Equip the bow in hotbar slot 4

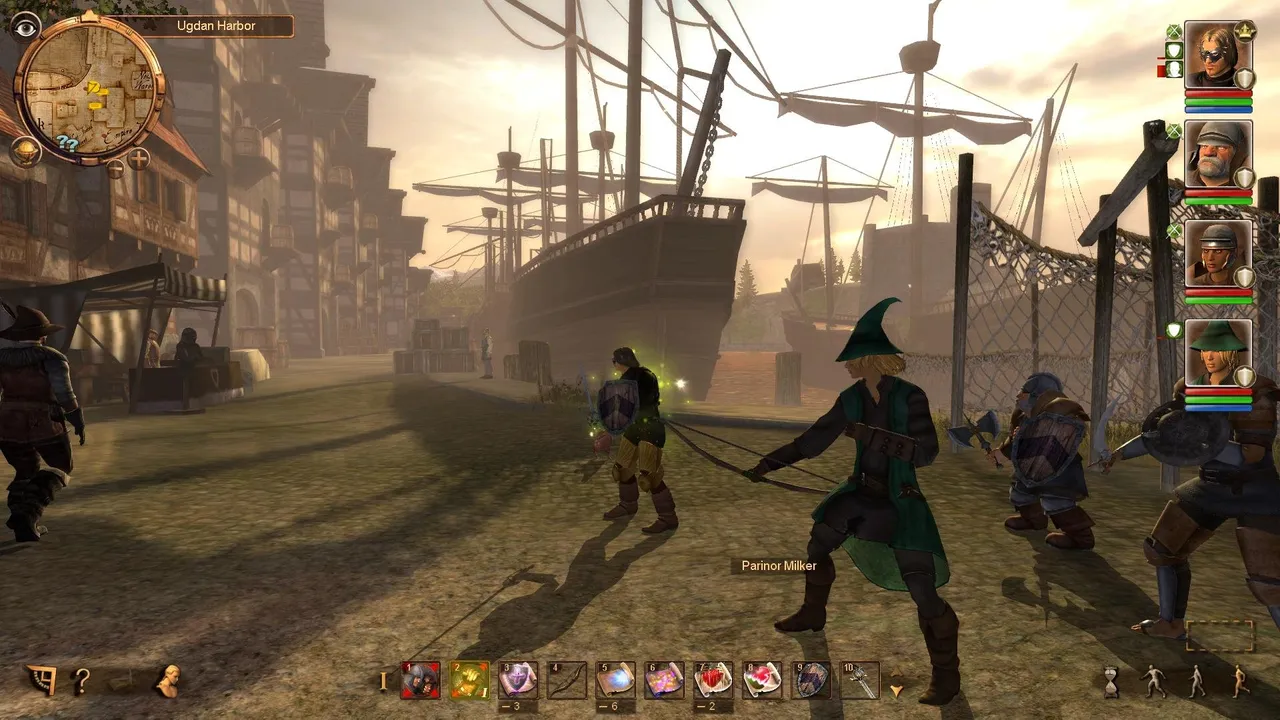[567, 680]
